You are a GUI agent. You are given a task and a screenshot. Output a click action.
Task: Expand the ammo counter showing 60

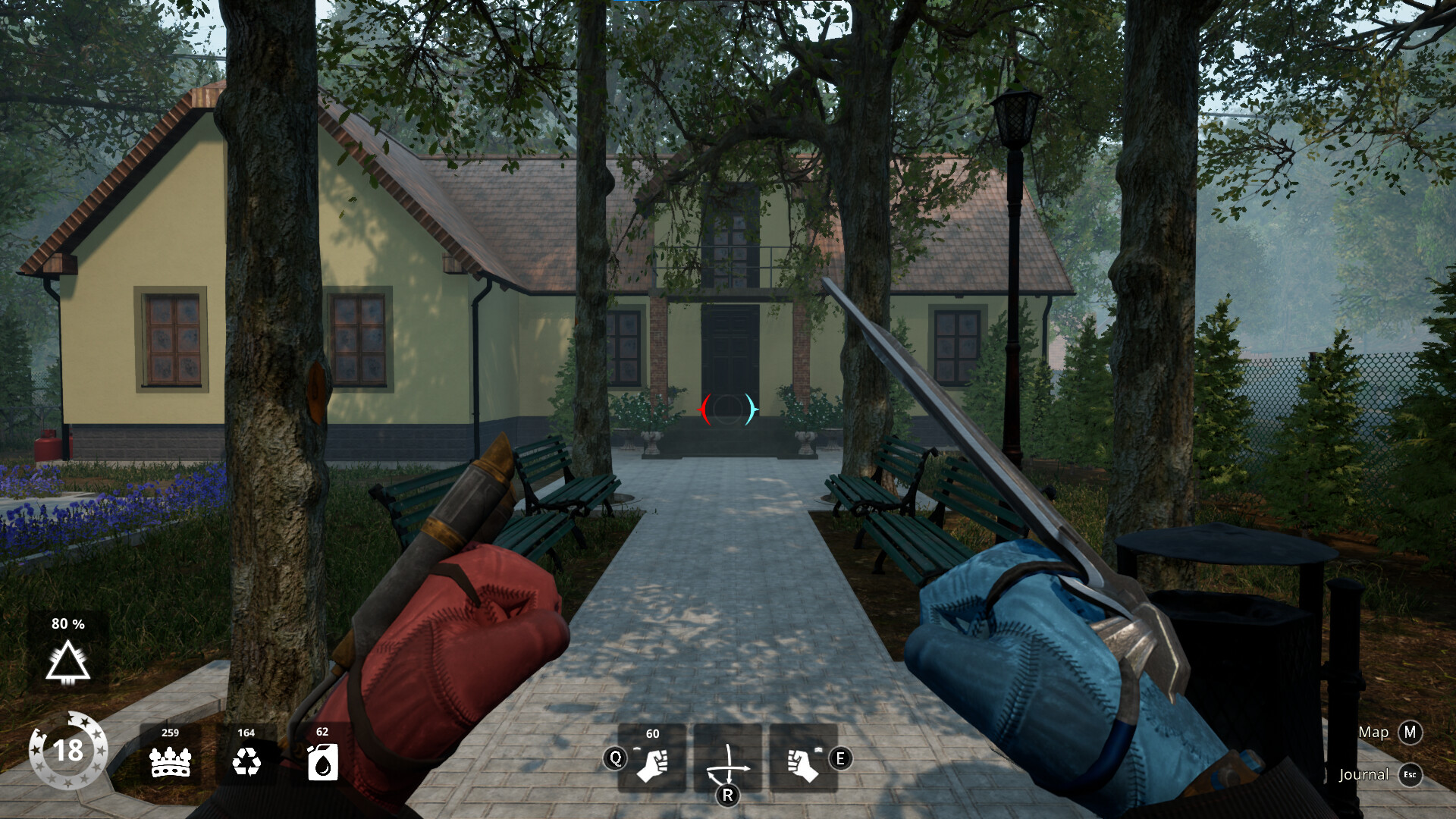(652, 734)
